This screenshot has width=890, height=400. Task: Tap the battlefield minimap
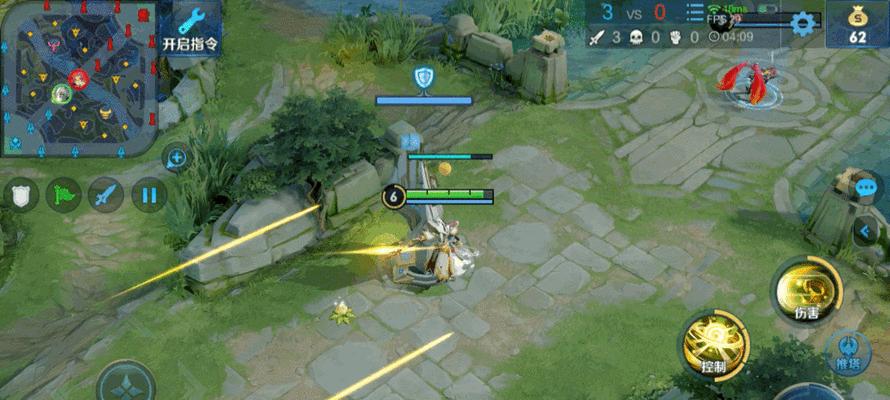click(x=78, y=78)
